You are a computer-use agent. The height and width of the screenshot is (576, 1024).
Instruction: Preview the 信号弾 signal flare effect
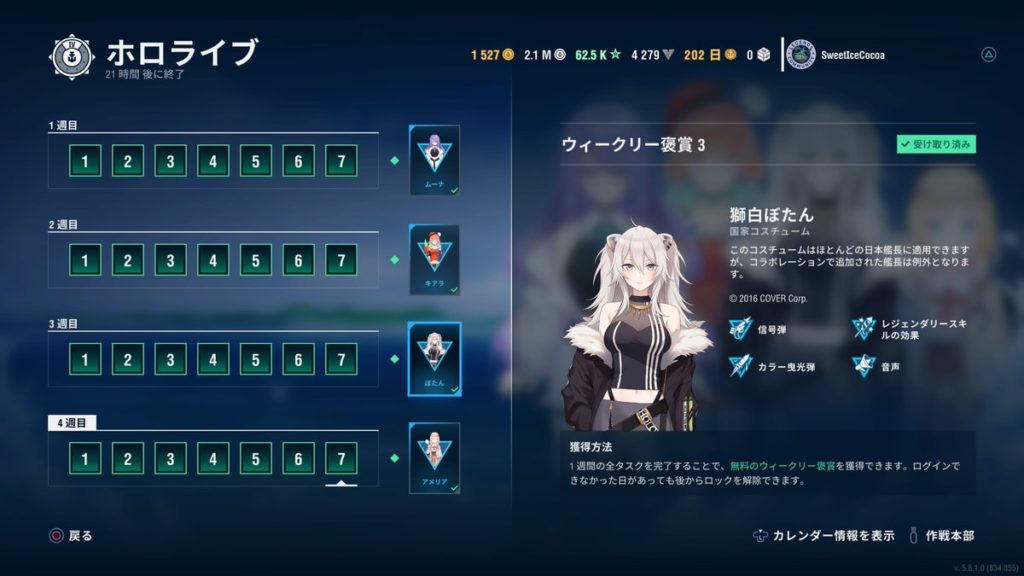tap(741, 326)
